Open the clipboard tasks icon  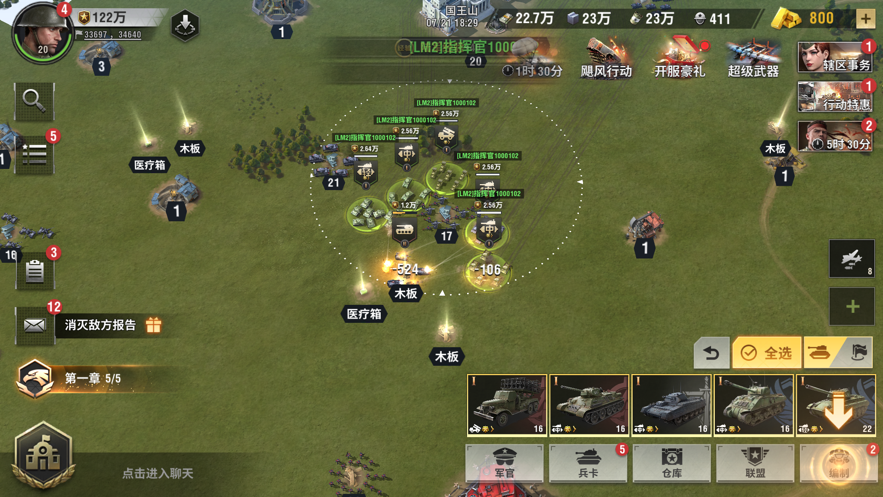point(35,270)
